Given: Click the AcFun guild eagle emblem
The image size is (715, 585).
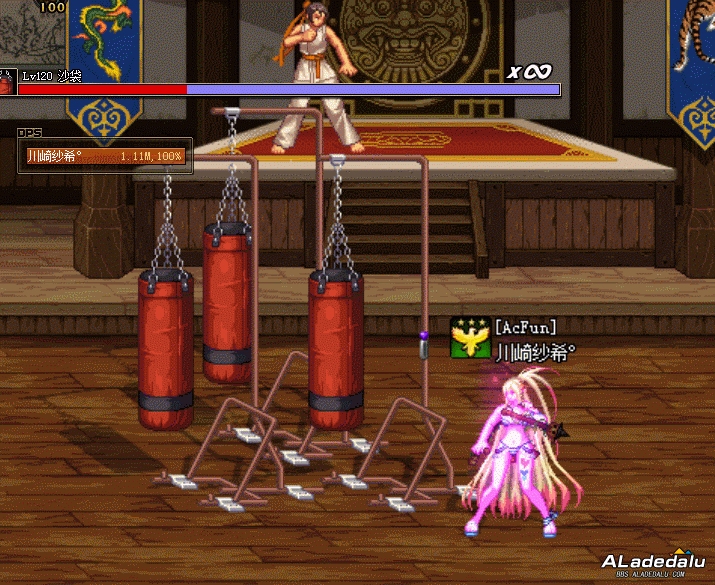Looking at the screenshot, I should click(x=470, y=338).
